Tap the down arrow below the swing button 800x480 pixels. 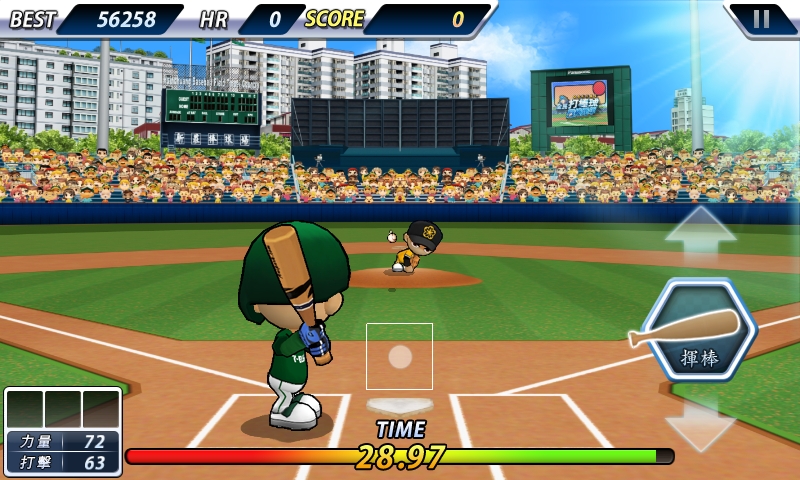click(700, 422)
